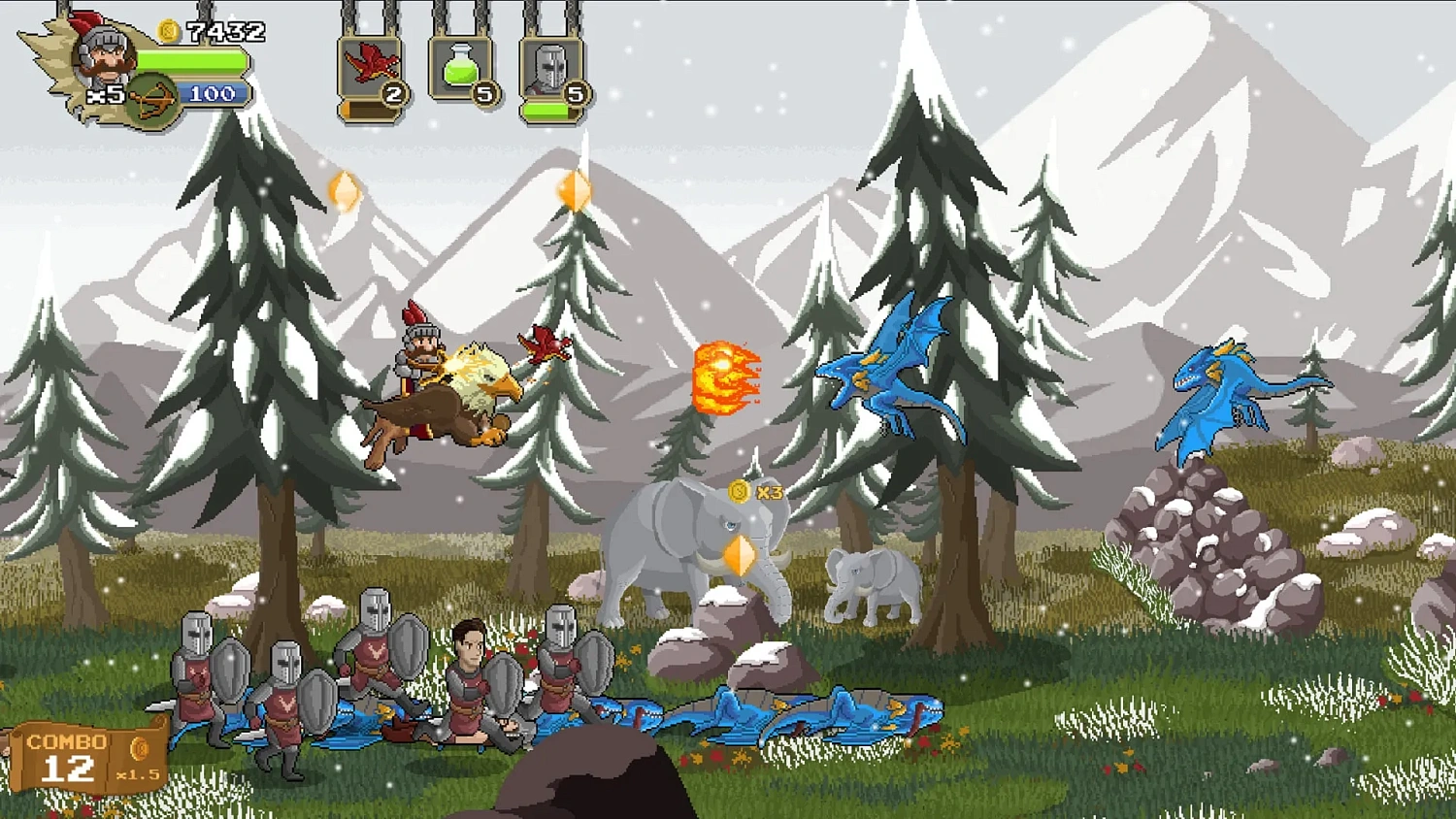Click the gold coin next to 7432
The image size is (1456, 819).
tap(167, 29)
